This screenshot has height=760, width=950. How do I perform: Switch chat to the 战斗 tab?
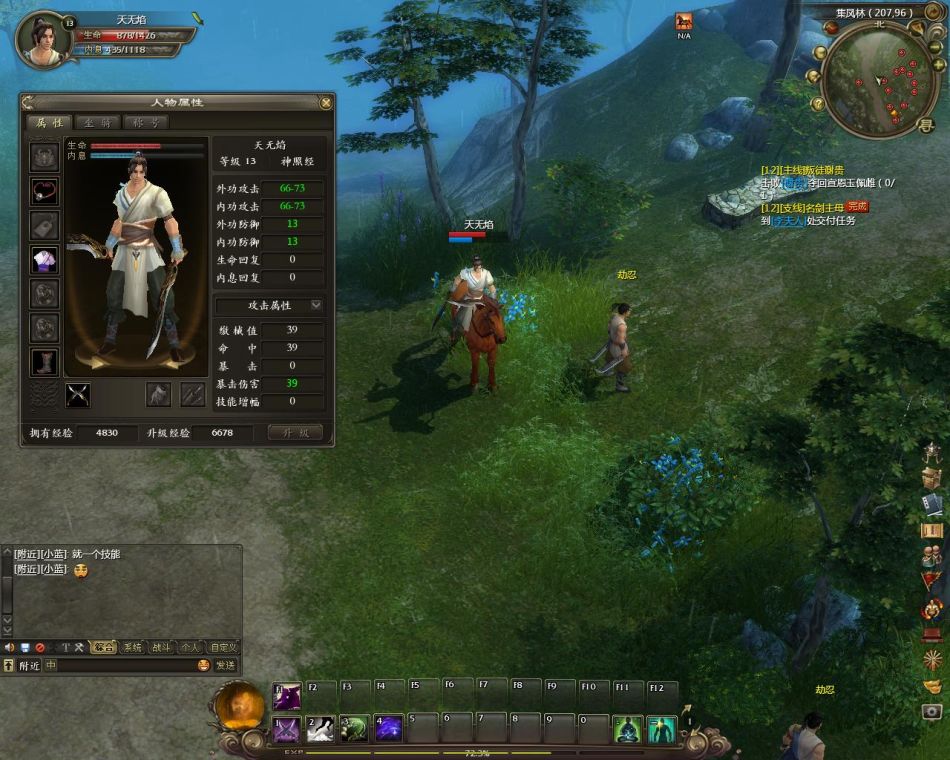(161, 647)
